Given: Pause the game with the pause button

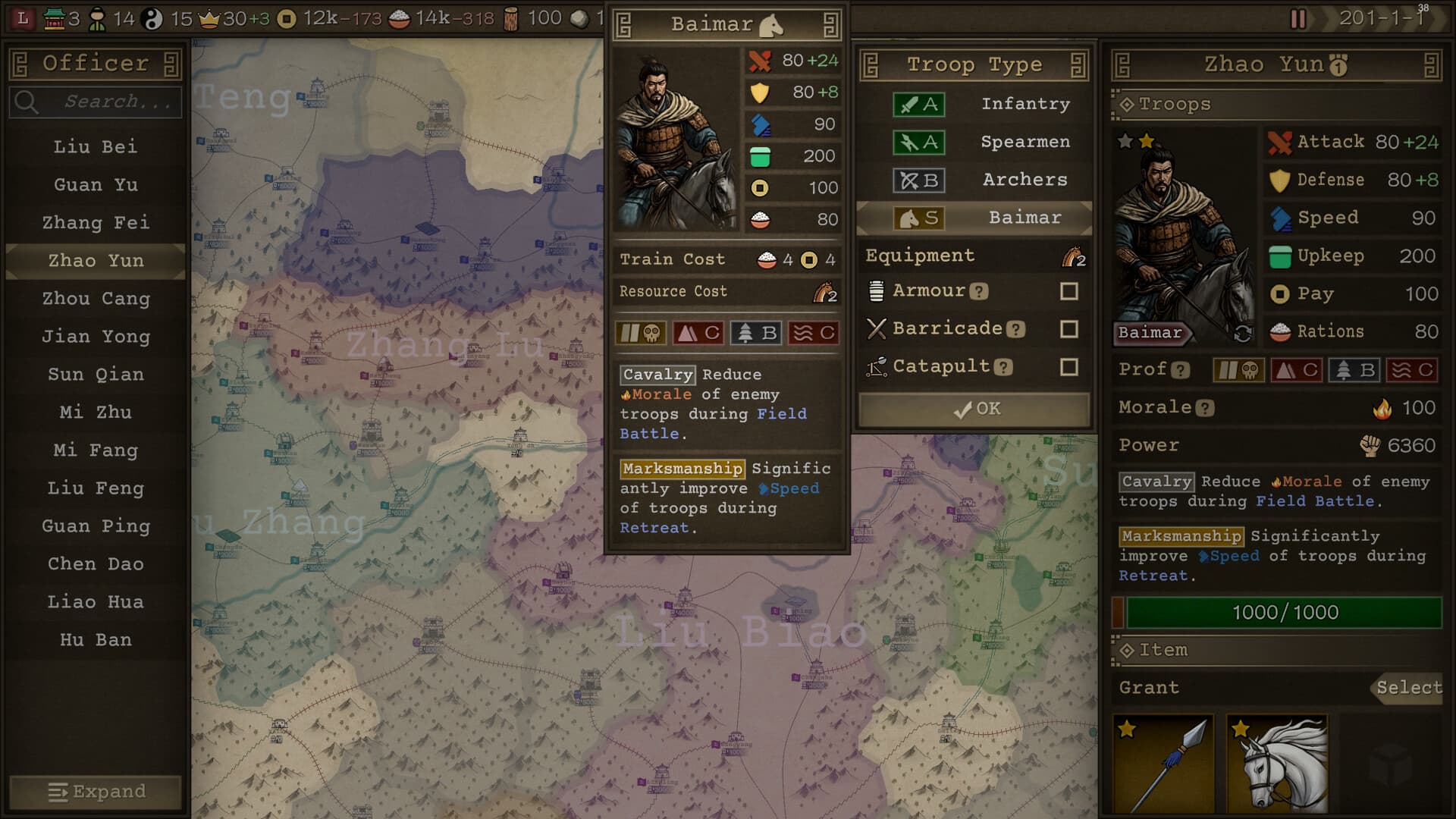Looking at the screenshot, I should [1298, 18].
